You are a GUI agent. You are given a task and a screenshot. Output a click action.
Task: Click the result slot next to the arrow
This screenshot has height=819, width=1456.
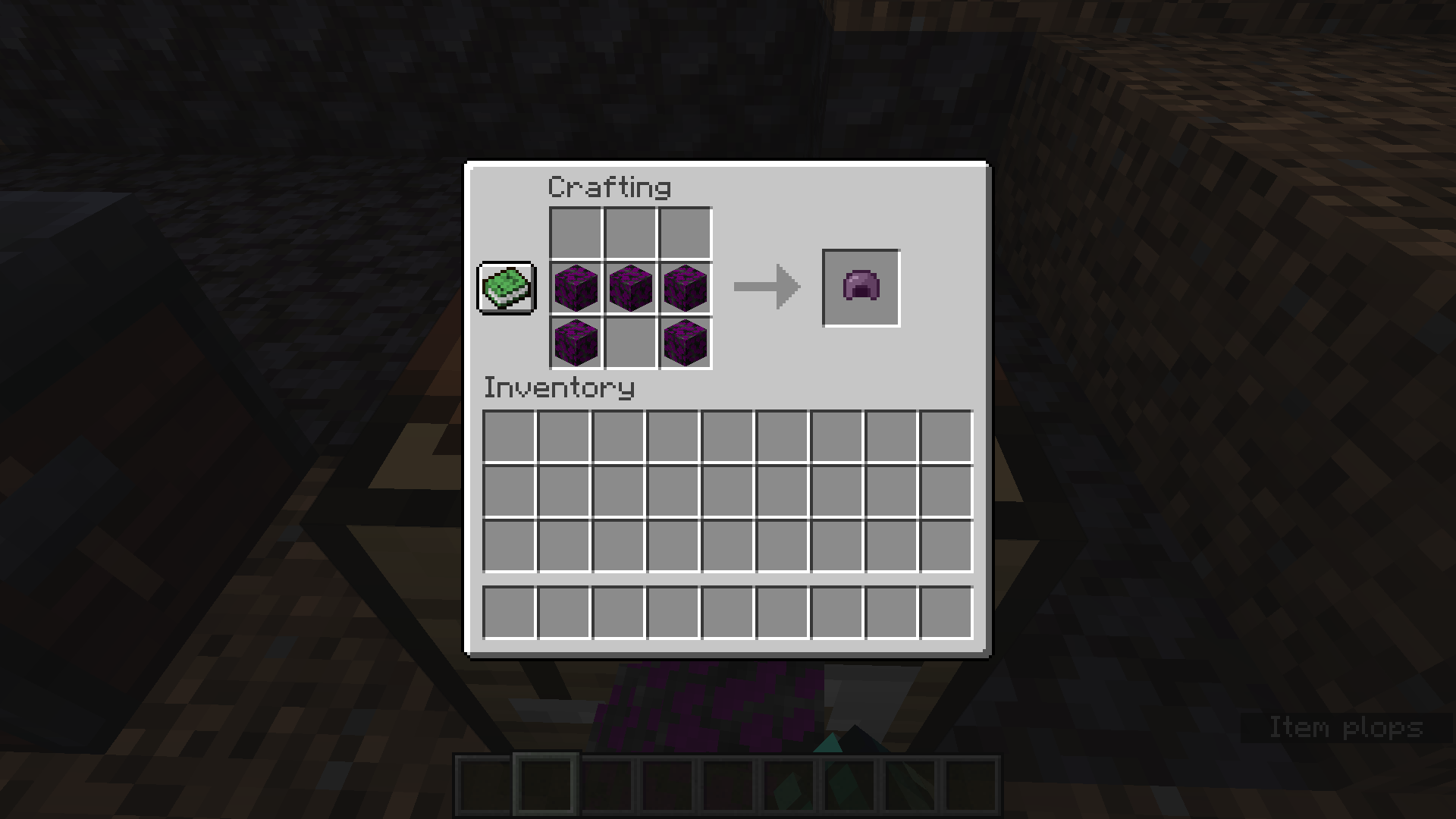860,287
